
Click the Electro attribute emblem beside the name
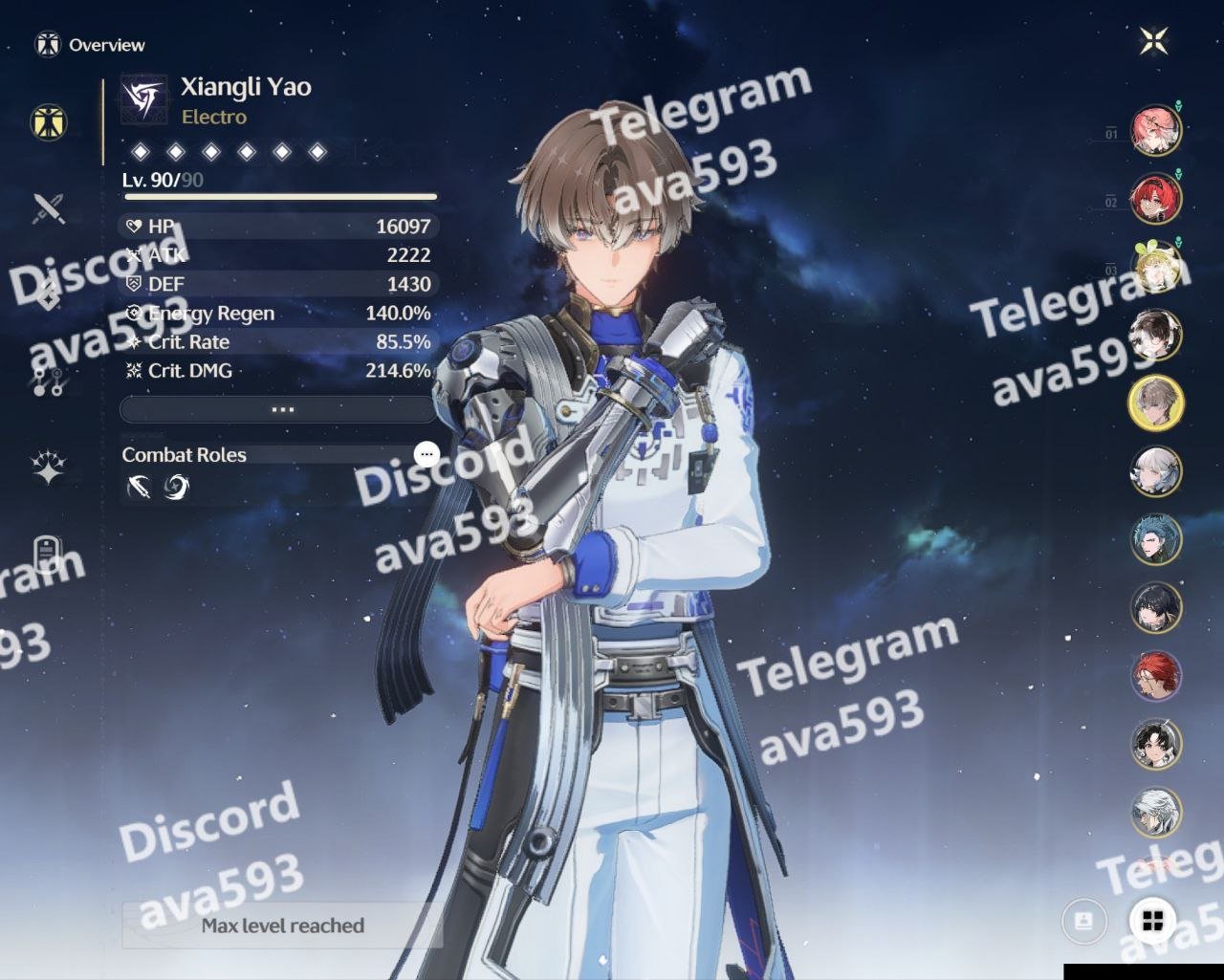pos(144,99)
